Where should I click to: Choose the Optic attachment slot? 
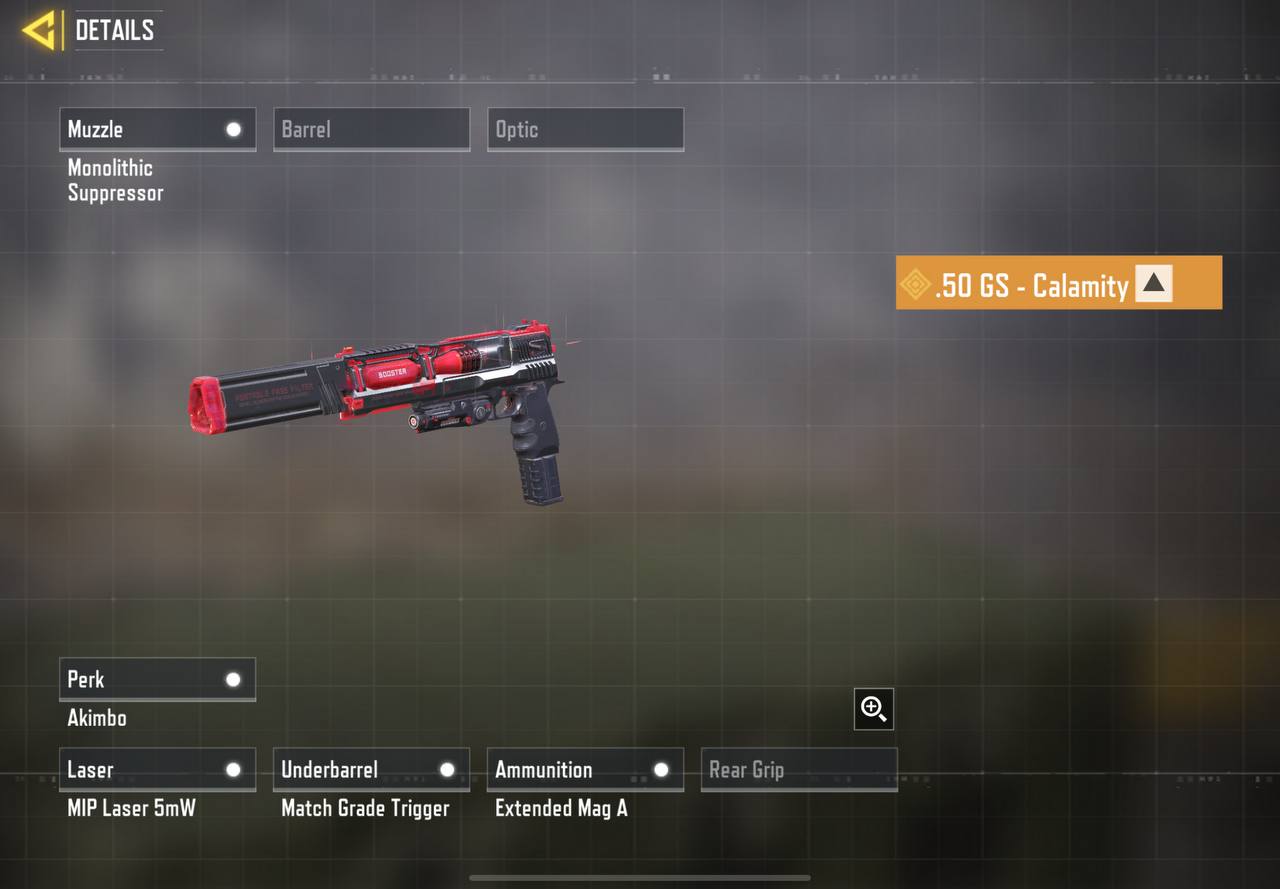click(x=585, y=129)
